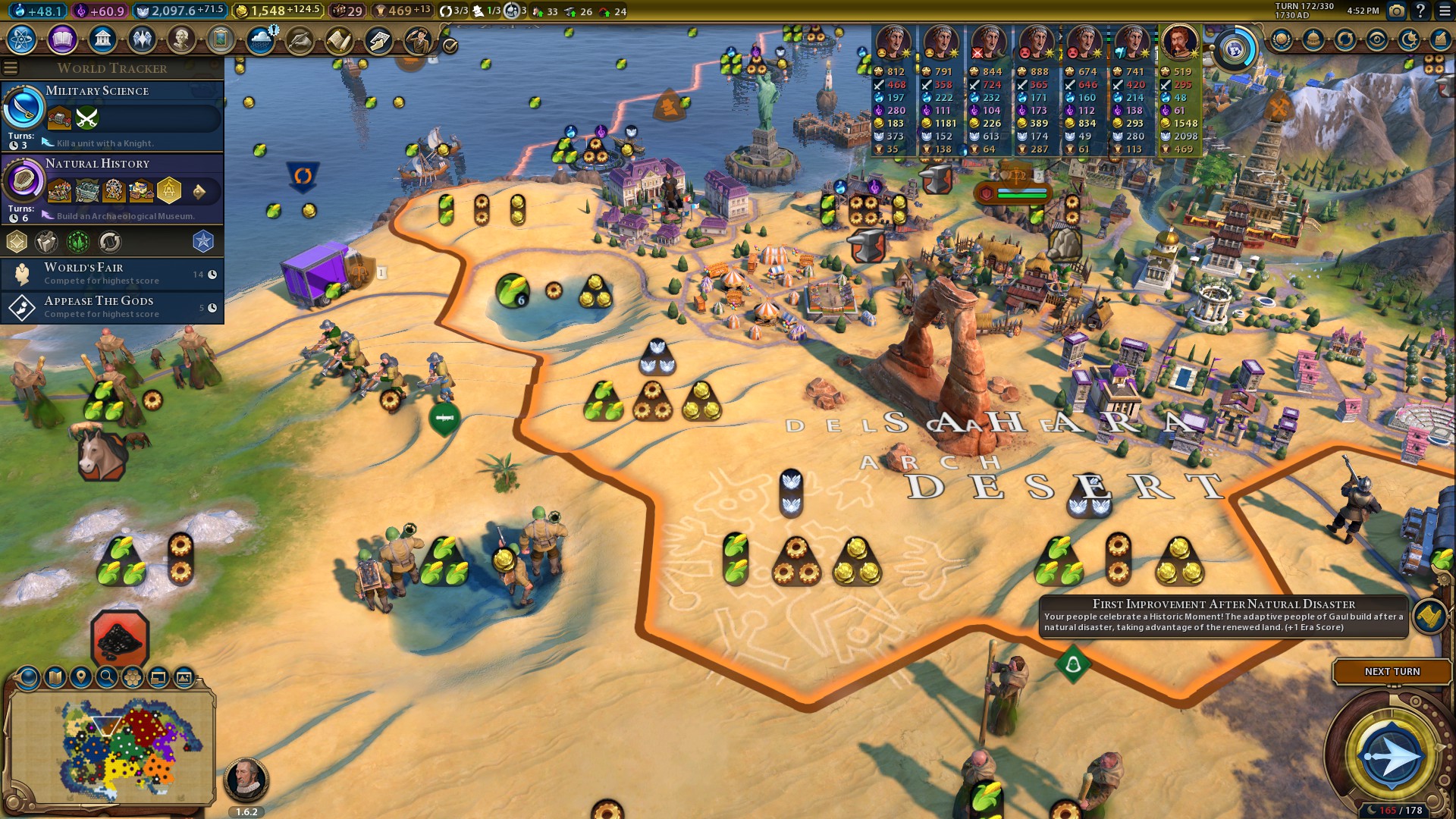Image resolution: width=1456 pixels, height=819 pixels.
Task: Open the world rankings laurel globe icon
Action: point(1282,39)
